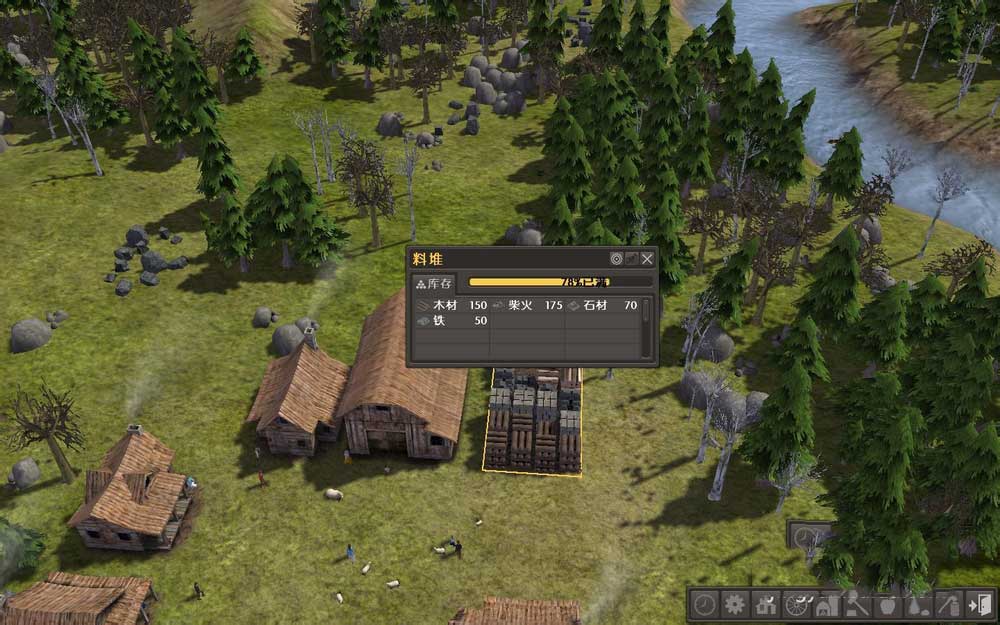This screenshot has width=1000, height=625.
Task: Open the axe and barrel removal menu
Action: point(947,604)
